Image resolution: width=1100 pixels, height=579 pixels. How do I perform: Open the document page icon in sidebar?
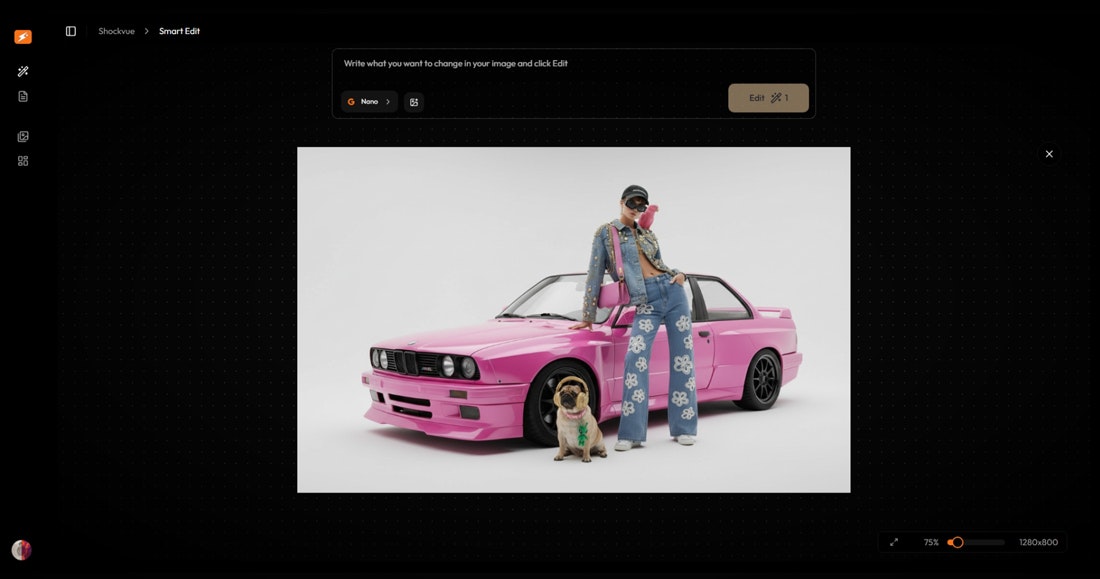23,96
